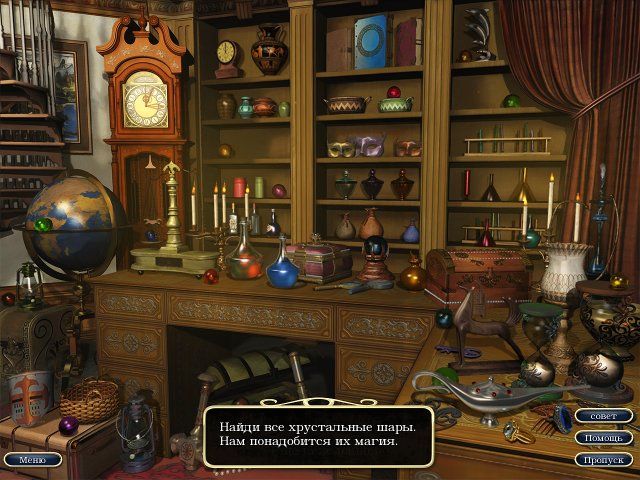Open the Меню button
Viewport: 640px width, 480px height.
pyautogui.click(x=32, y=460)
